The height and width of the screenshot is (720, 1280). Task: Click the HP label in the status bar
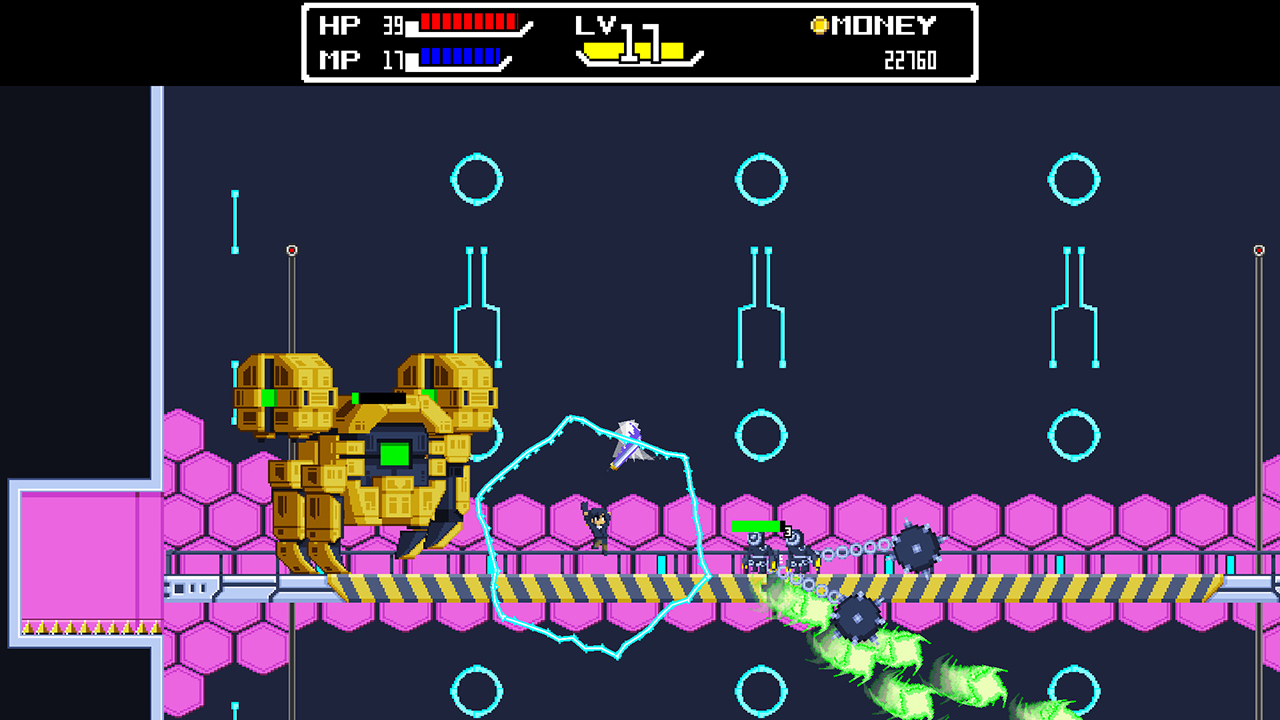click(x=337, y=22)
